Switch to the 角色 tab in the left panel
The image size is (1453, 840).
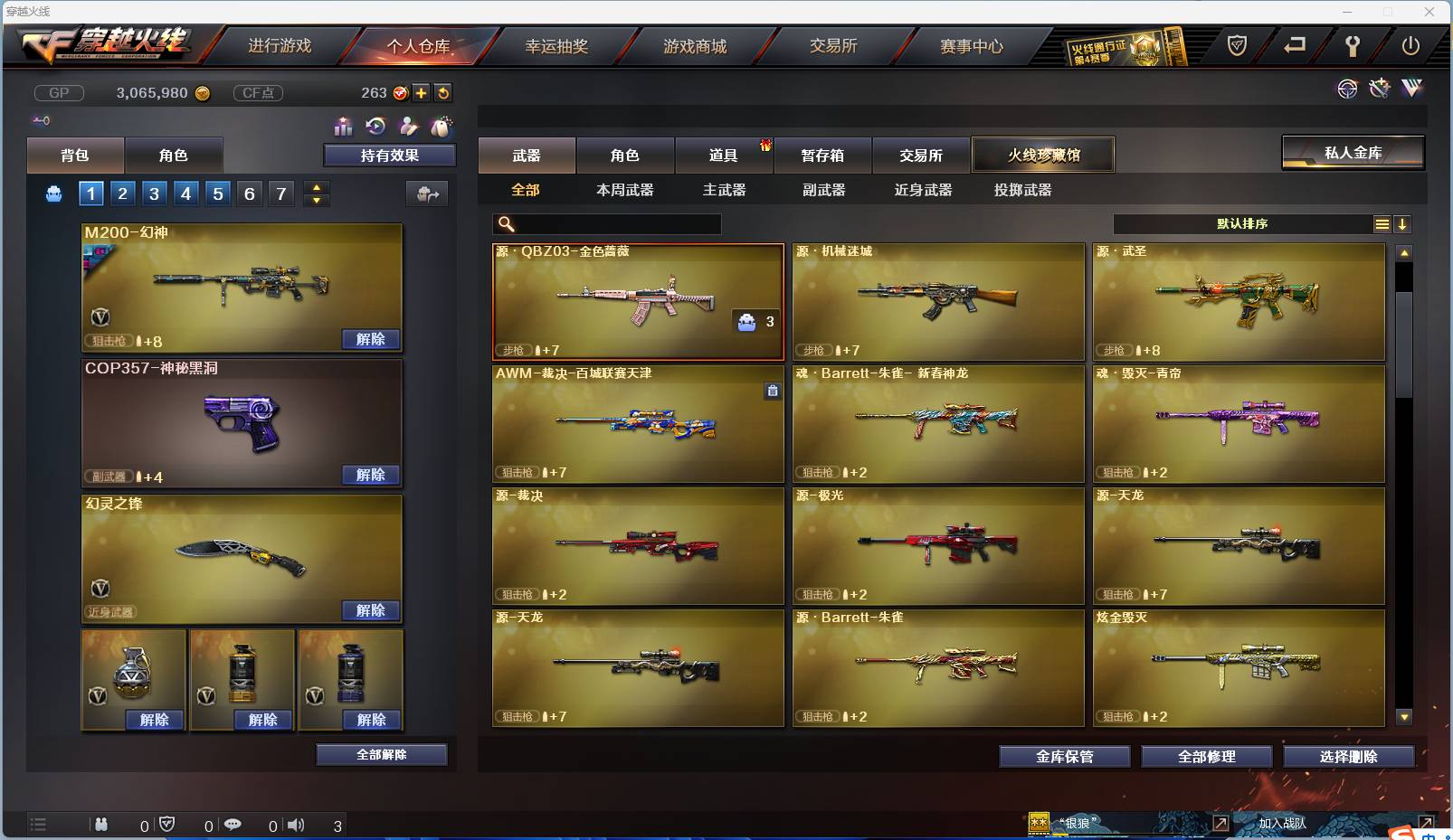[174, 155]
